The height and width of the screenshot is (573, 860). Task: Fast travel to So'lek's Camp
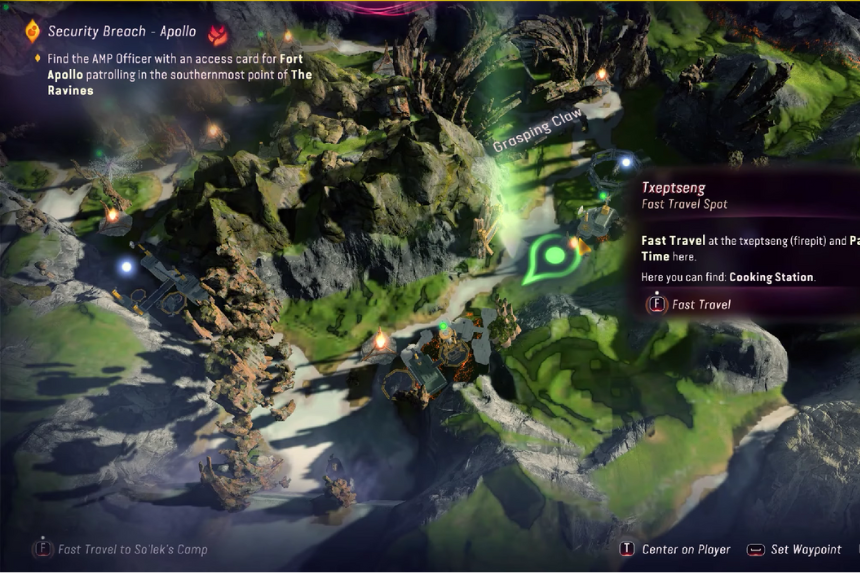coord(123,549)
